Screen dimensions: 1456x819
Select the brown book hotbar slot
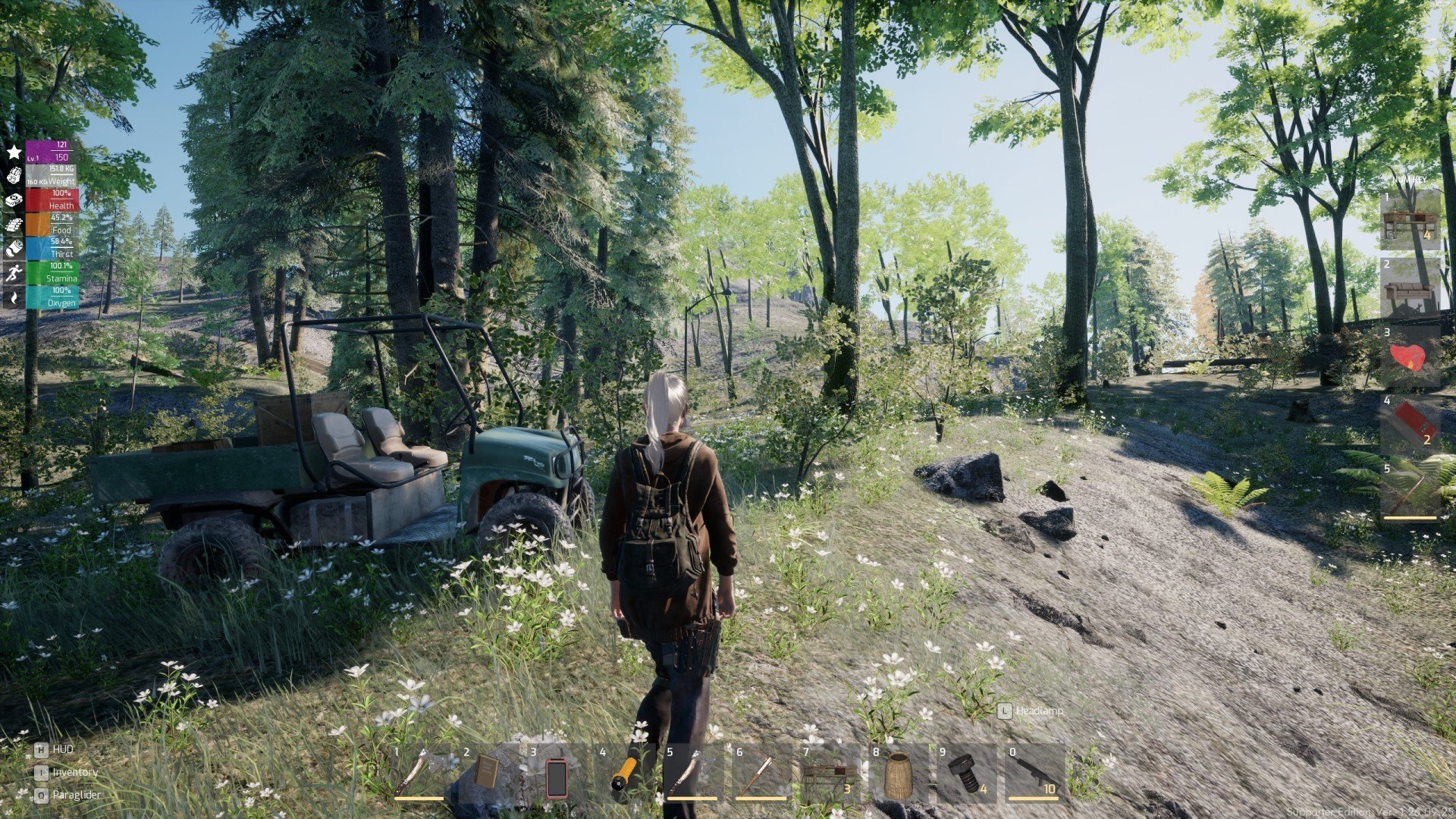pyautogui.click(x=487, y=773)
